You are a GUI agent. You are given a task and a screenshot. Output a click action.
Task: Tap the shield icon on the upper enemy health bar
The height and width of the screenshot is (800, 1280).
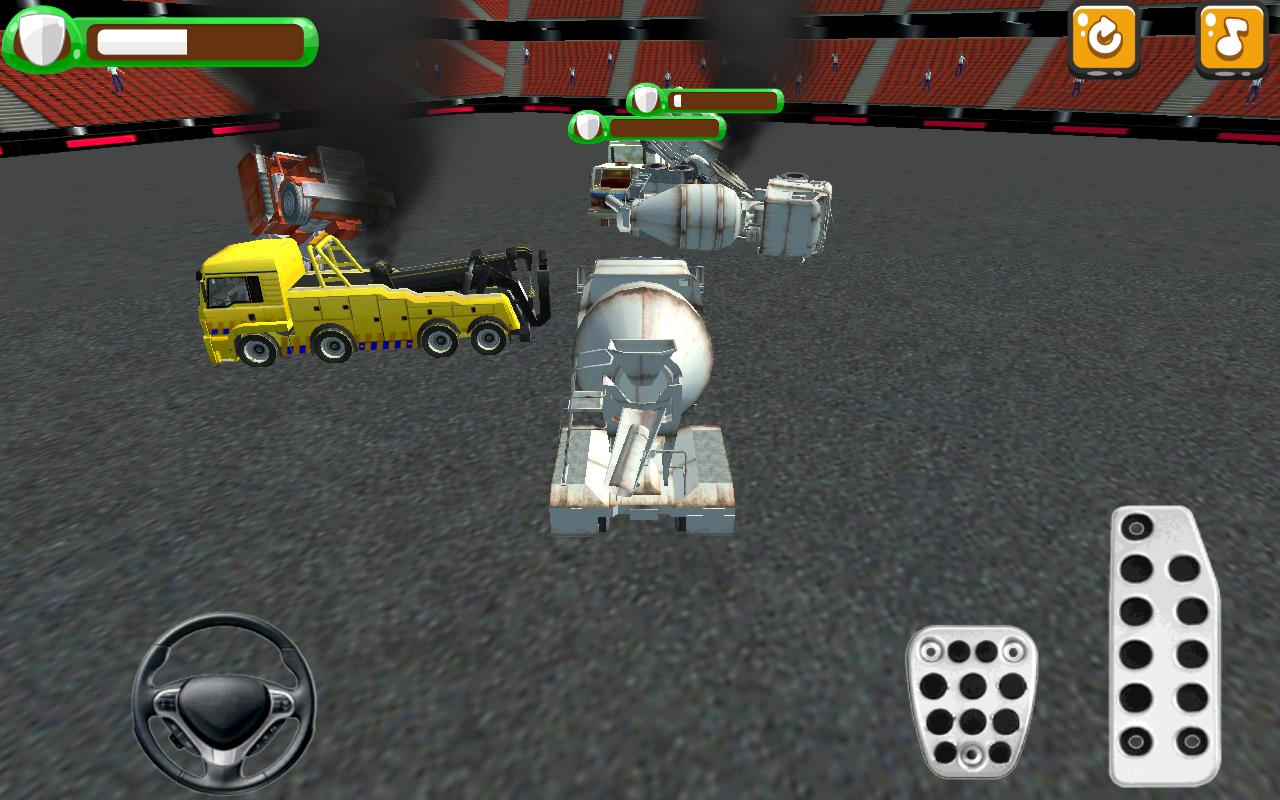646,101
